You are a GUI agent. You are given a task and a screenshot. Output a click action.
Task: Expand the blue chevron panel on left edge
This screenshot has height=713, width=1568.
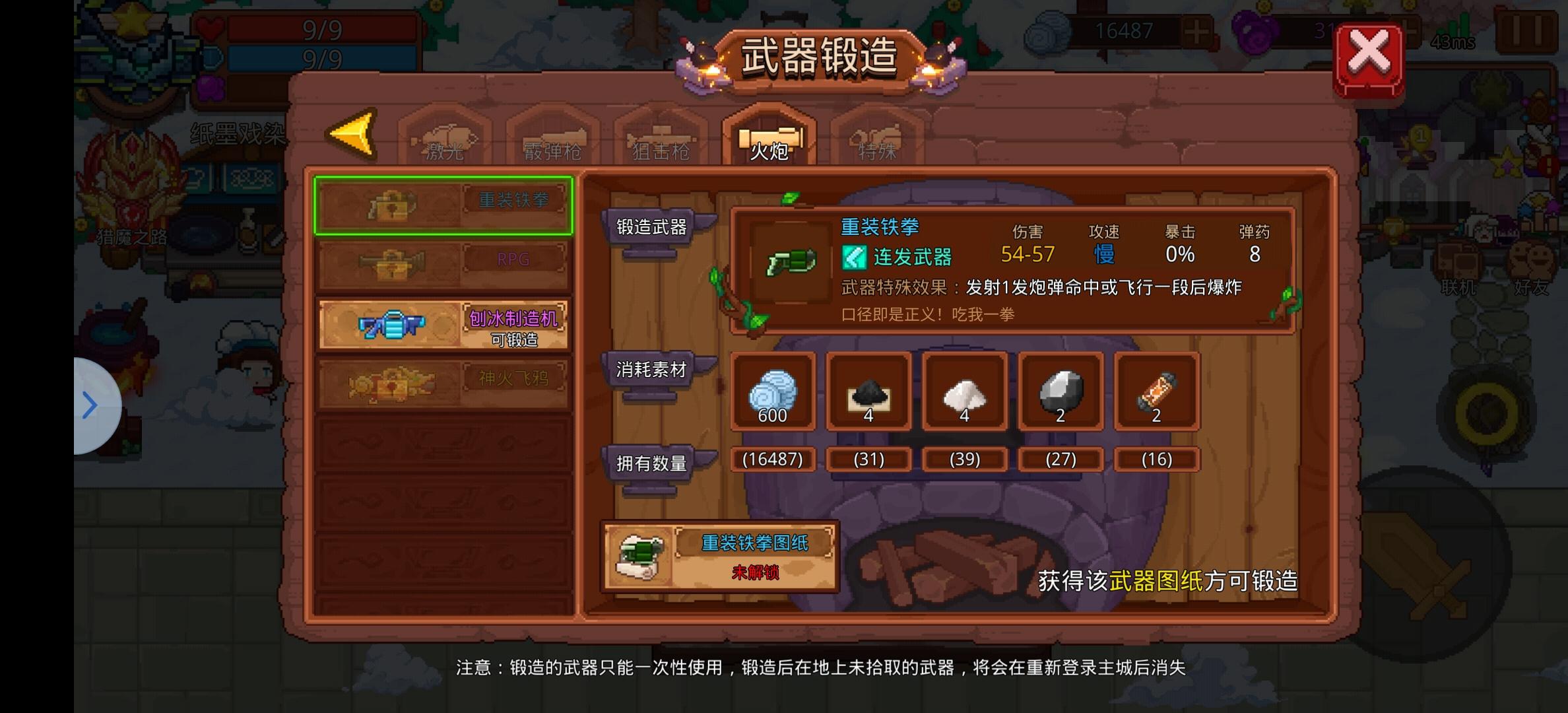pos(90,404)
